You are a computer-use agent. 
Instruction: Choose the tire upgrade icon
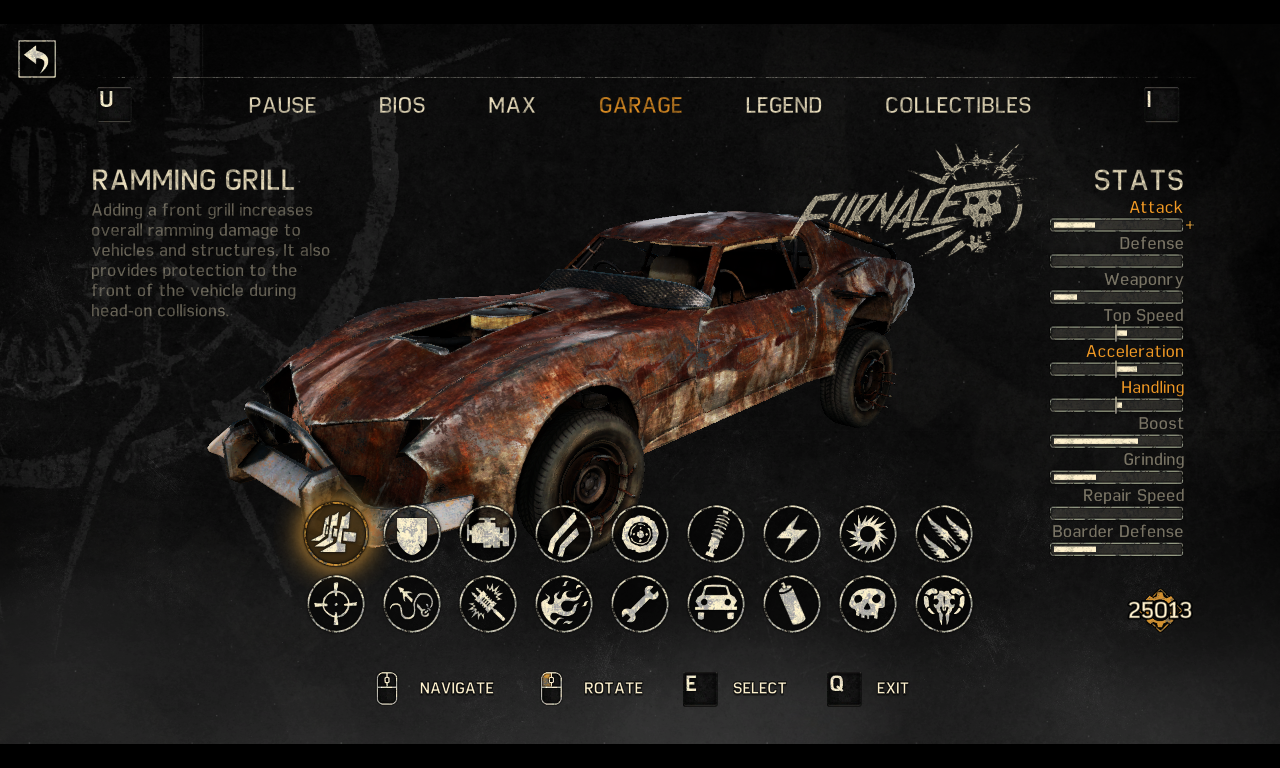tap(640, 534)
